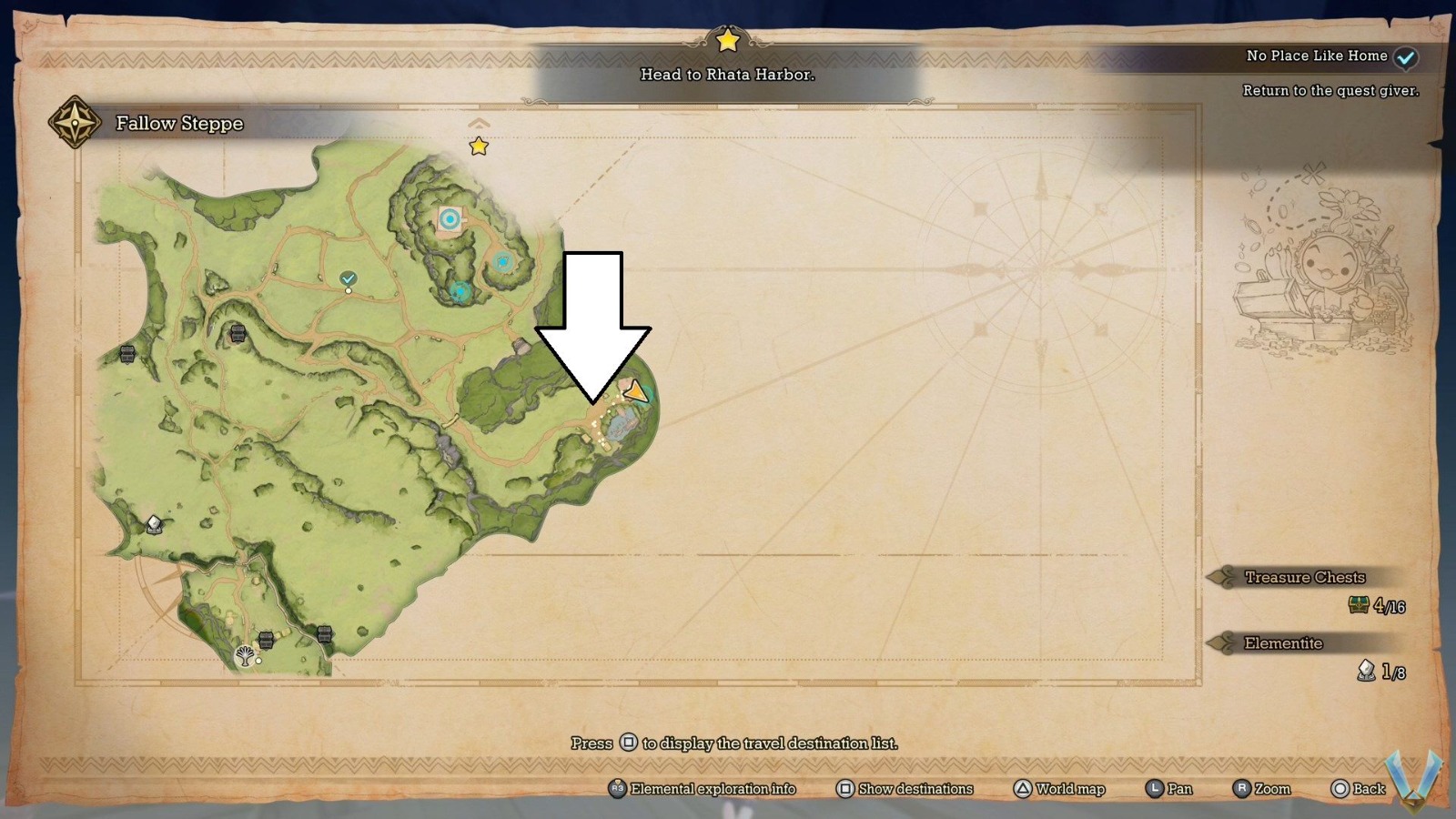
Task: Select the Elementite panel header
Action: [1283, 643]
